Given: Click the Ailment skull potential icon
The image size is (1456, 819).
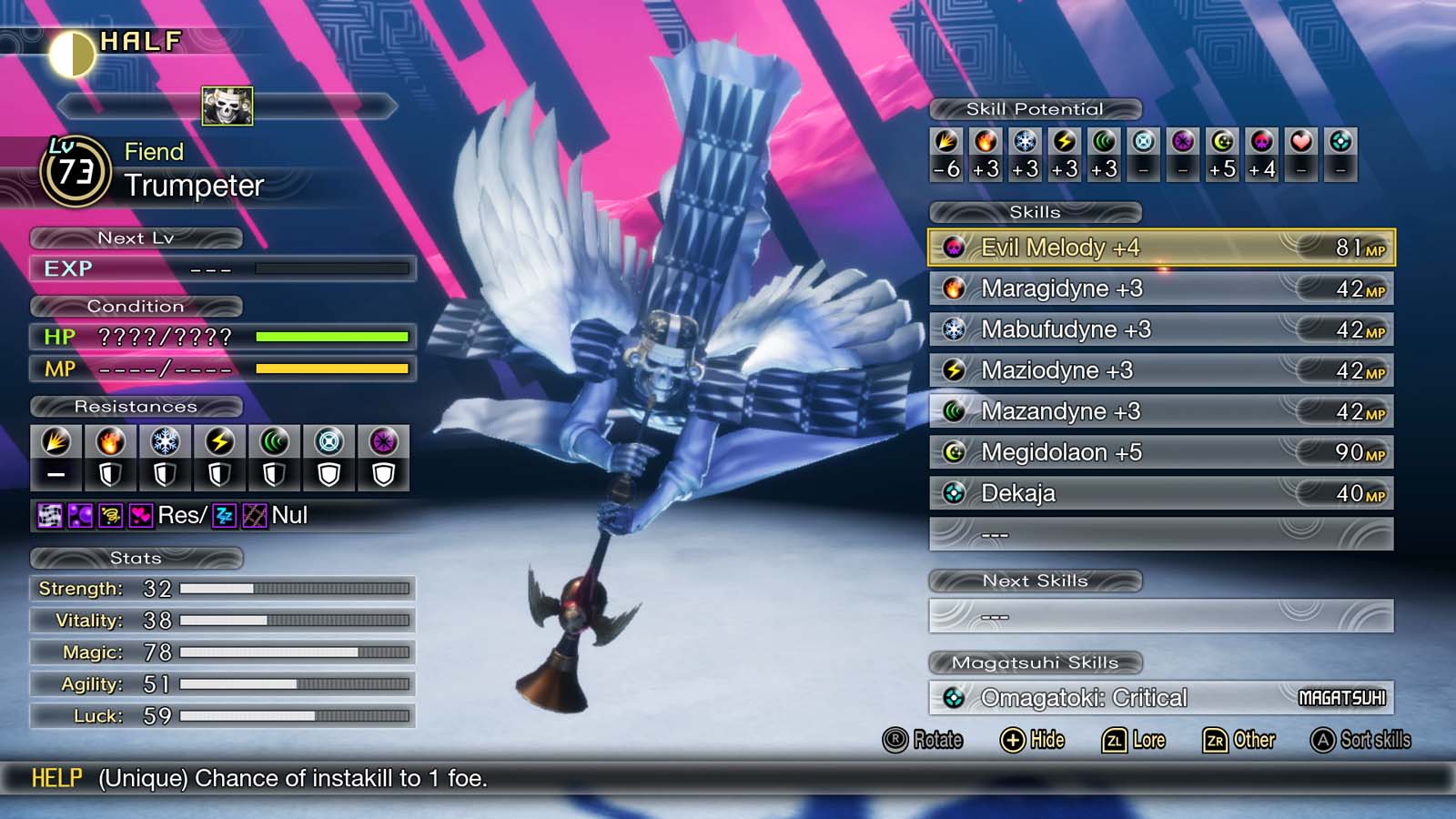Looking at the screenshot, I should [x=1262, y=141].
